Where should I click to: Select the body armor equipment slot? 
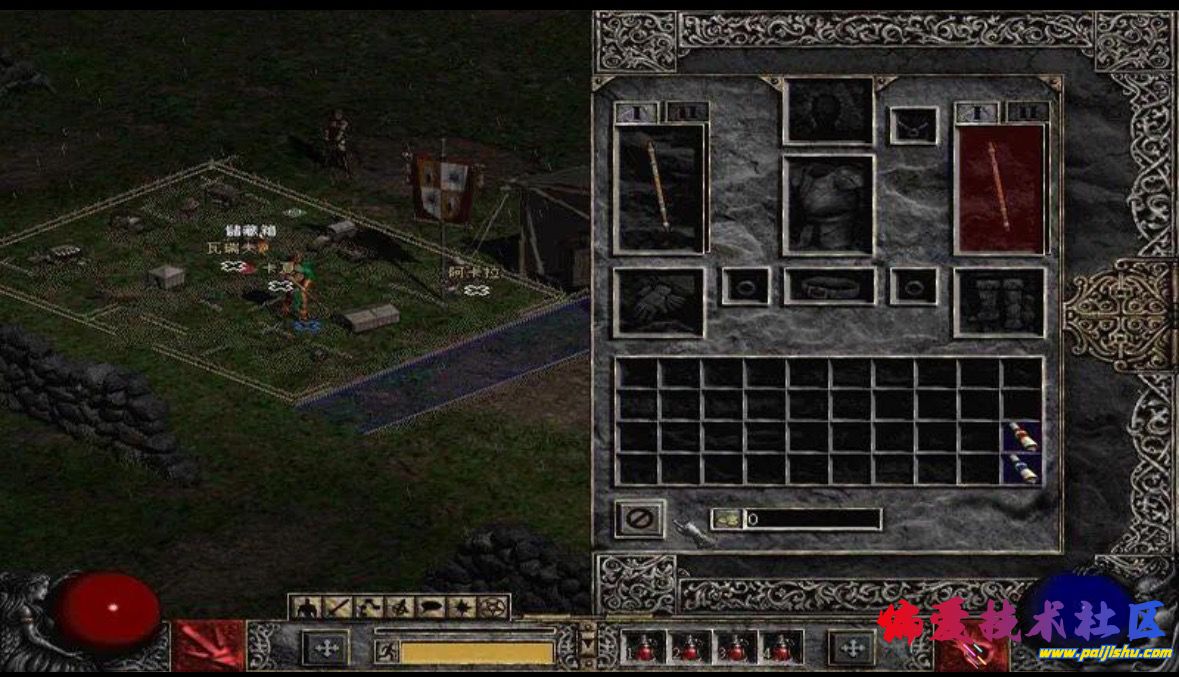(828, 205)
